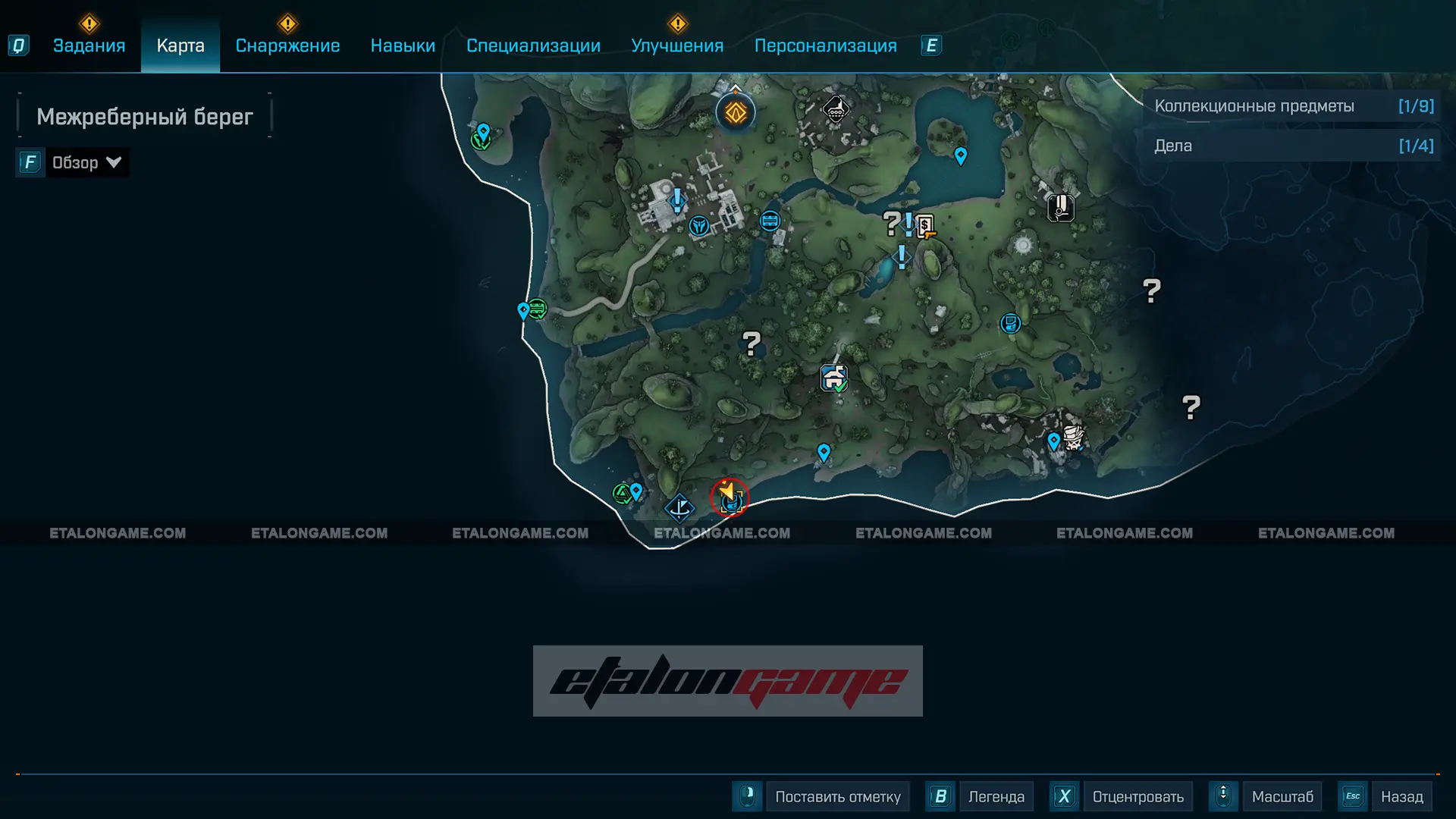Open the Снаряжение tab
This screenshot has width=1456, height=819.
[x=287, y=45]
